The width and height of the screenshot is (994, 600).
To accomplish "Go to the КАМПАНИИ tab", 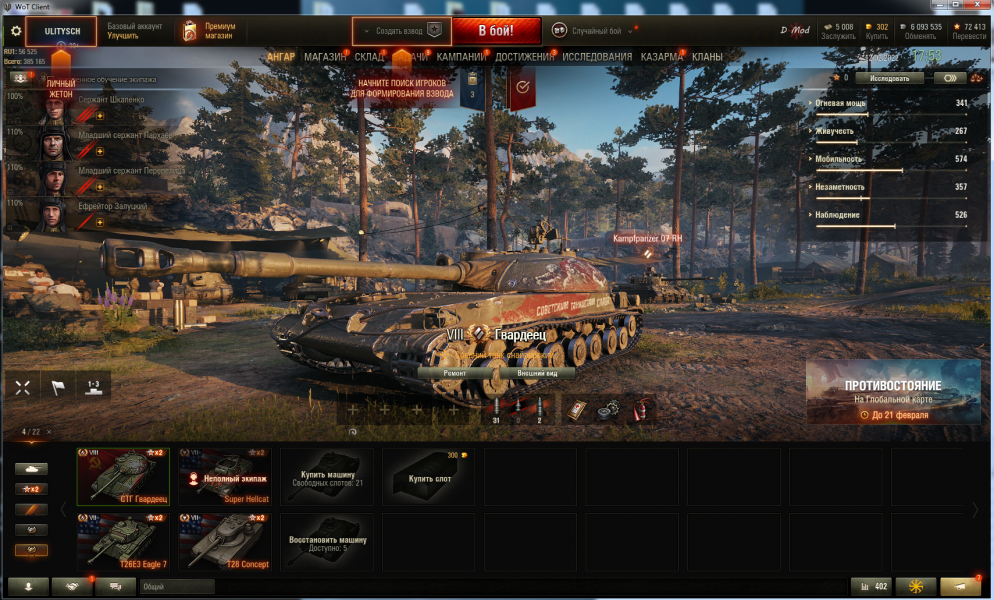I will pos(461,57).
